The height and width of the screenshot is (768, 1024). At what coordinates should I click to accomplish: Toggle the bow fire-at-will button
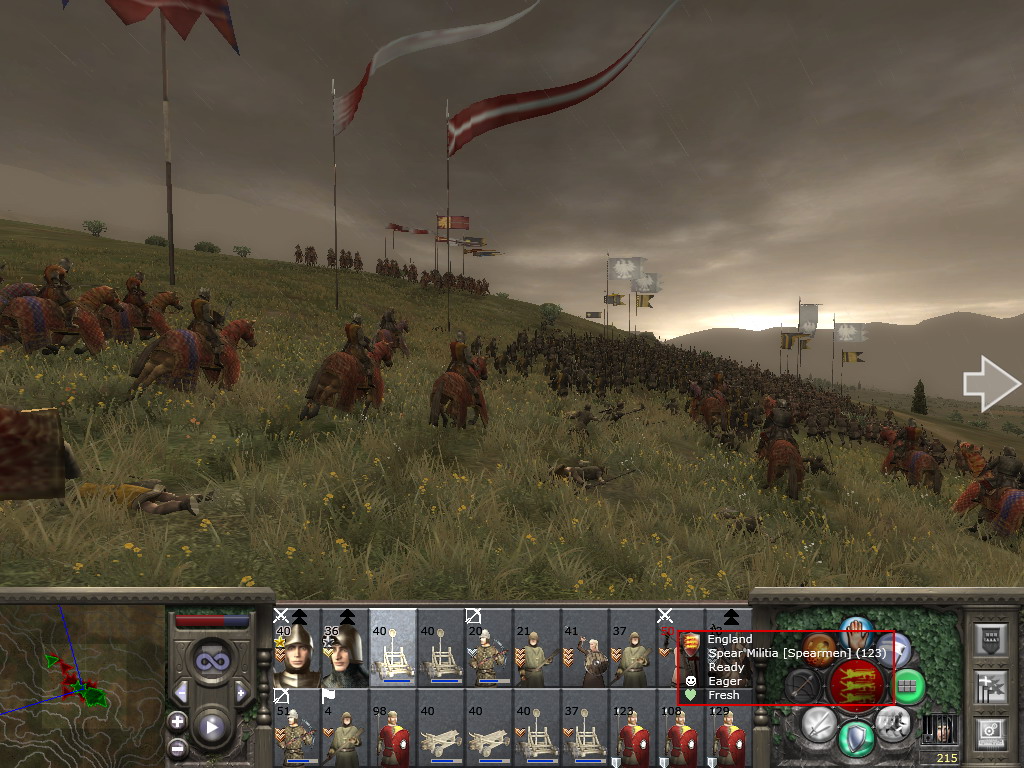pyautogui.click(x=802, y=685)
